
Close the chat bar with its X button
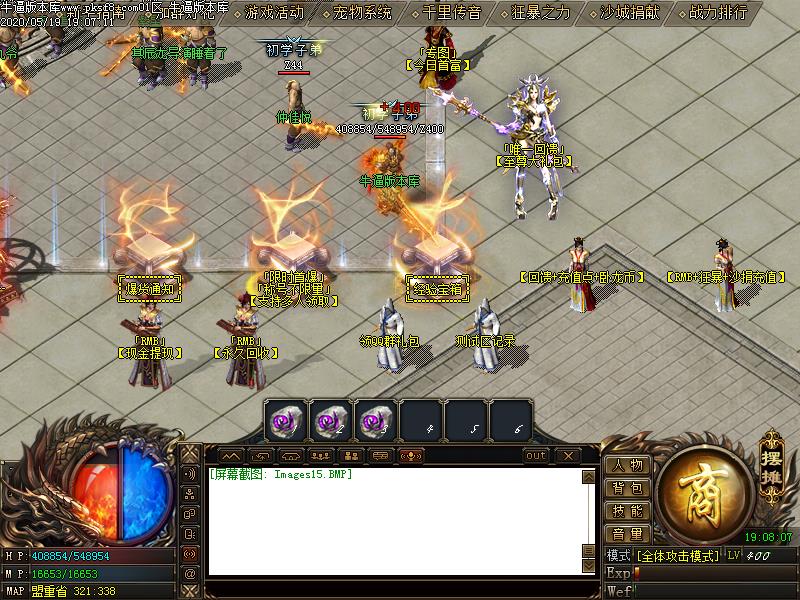pyautogui.click(x=567, y=456)
